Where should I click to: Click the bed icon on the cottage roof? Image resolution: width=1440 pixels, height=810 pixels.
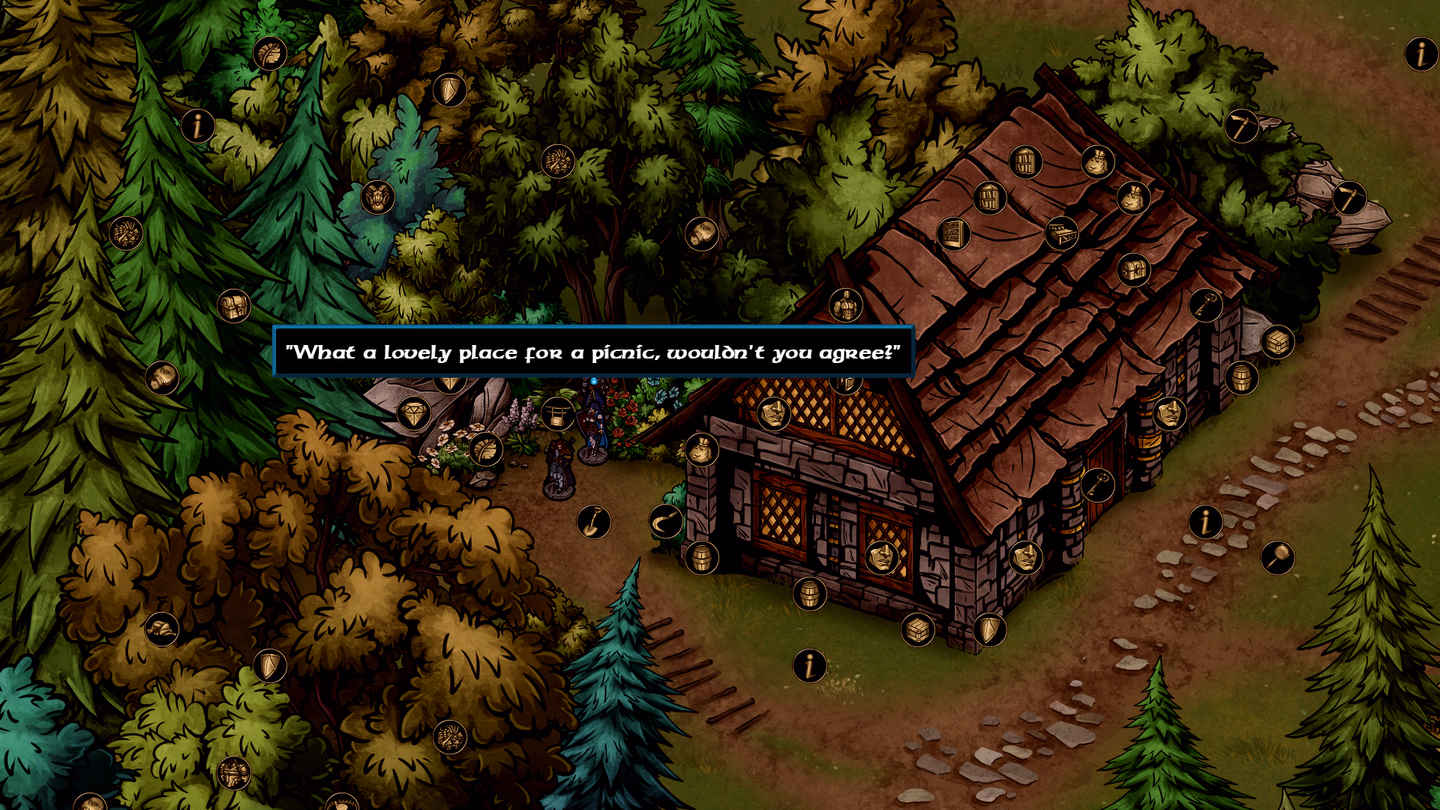[1062, 233]
